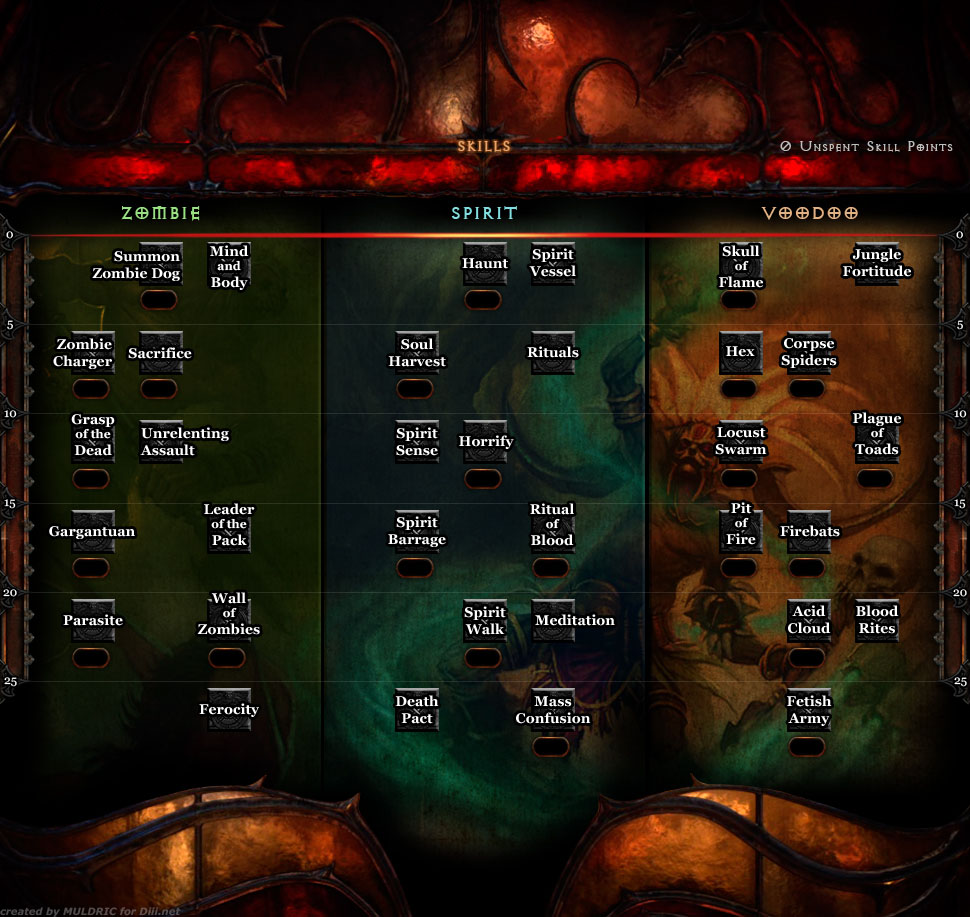
Task: Select the Summon Zombie Dog skill
Action: (160, 264)
